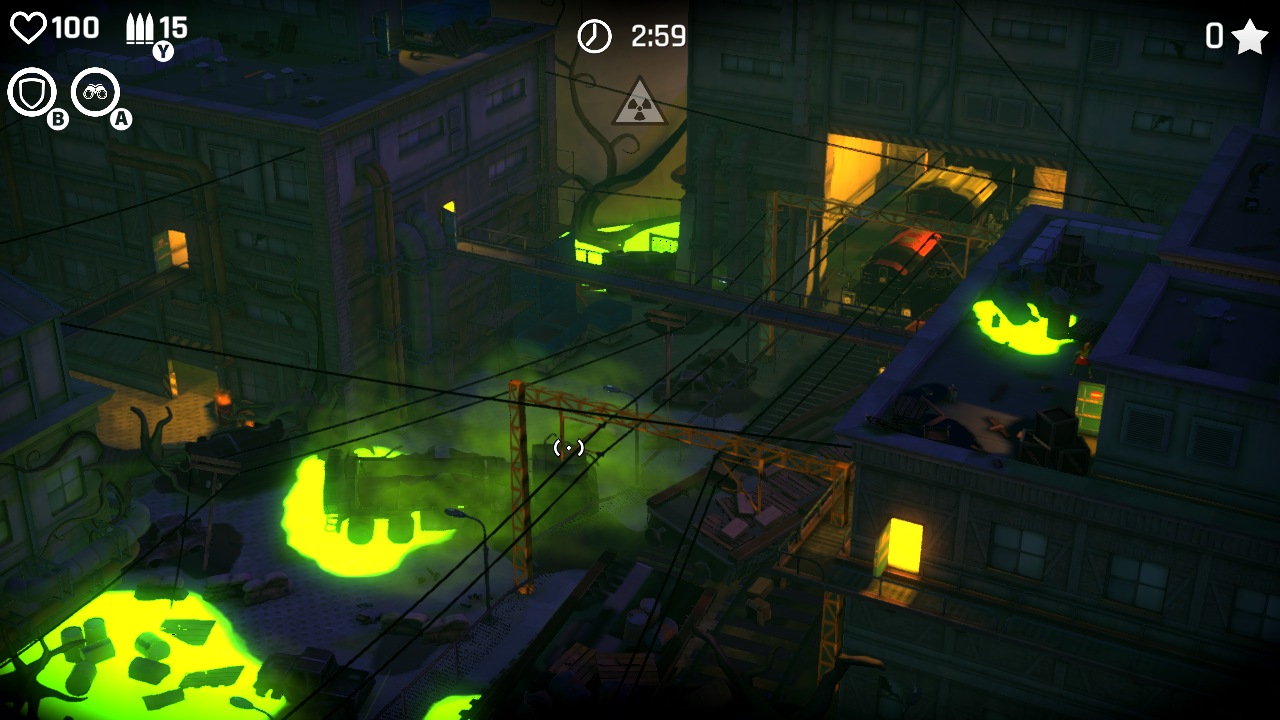
Task: Click the aiming reticle at screen center
Action: (x=569, y=447)
